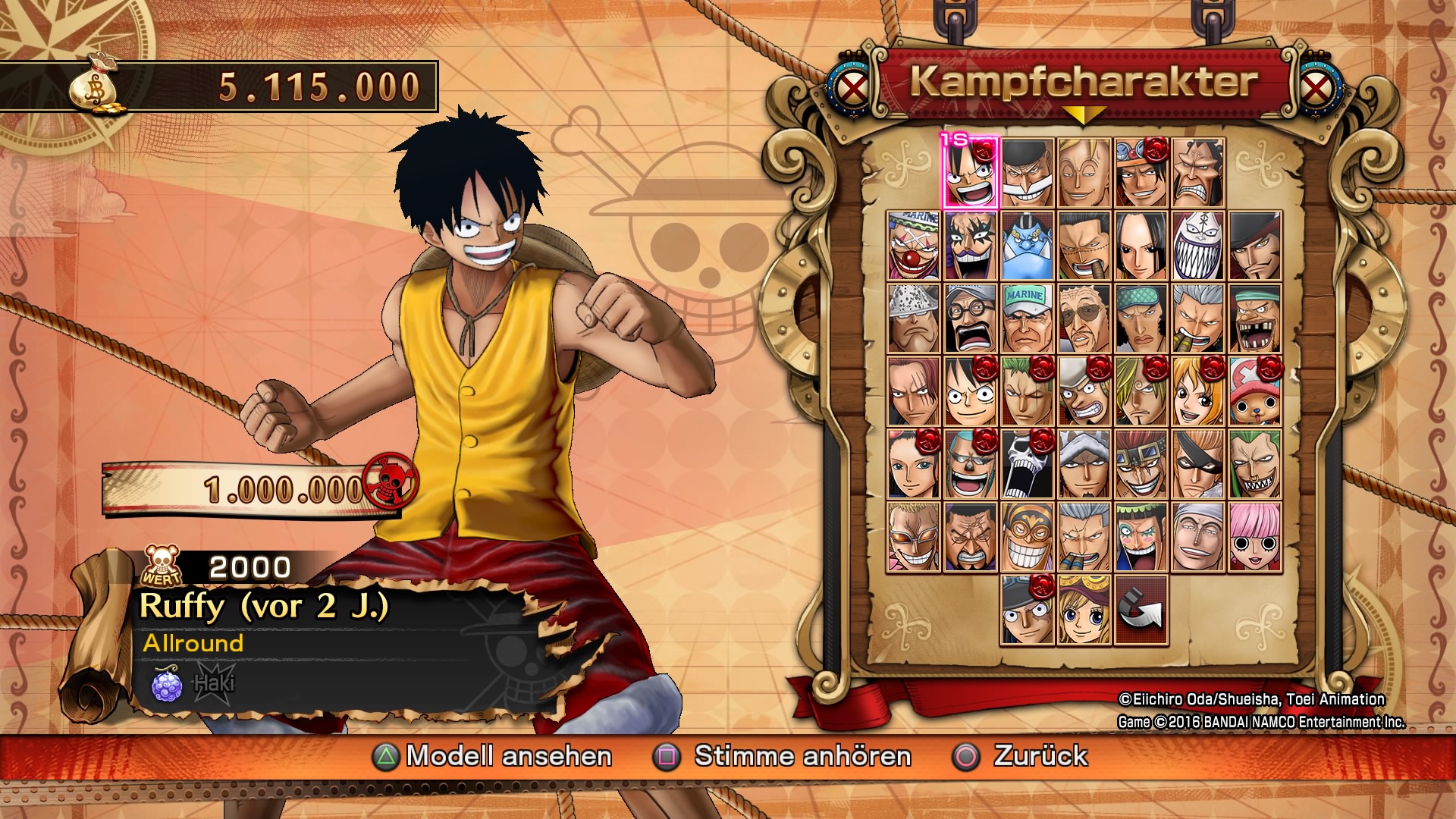Select Sabo in the top hat
The height and width of the screenshot is (819, 1456).
pyautogui.click(x=1028, y=610)
